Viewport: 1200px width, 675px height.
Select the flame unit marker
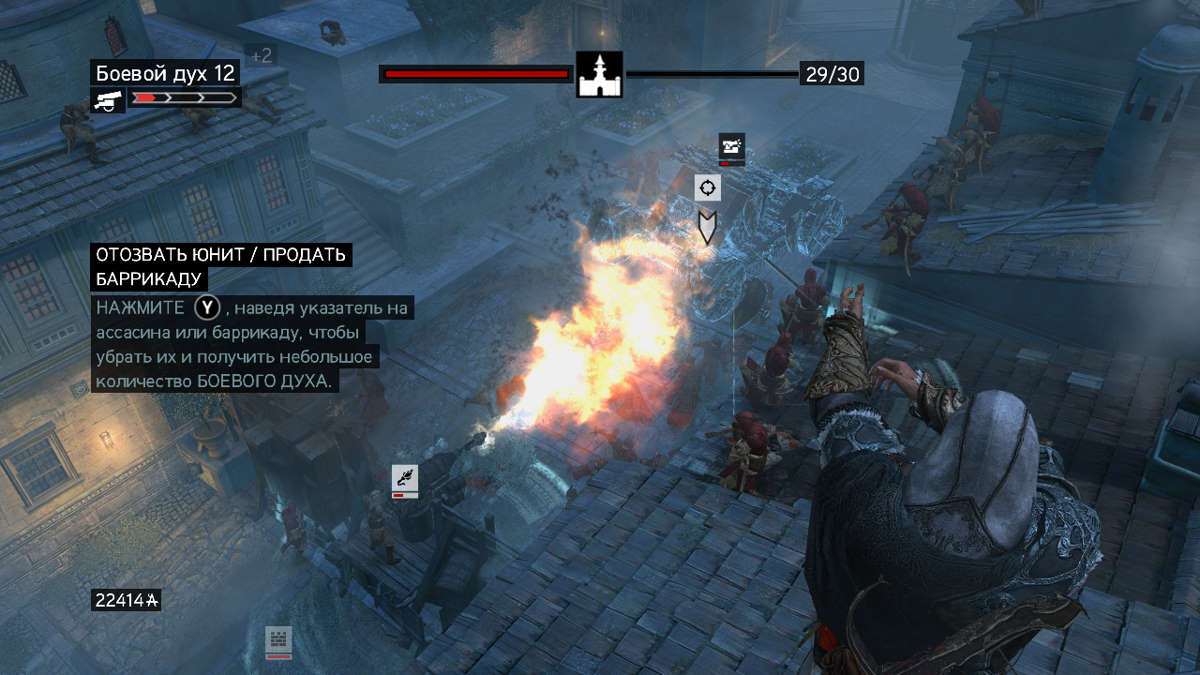click(404, 478)
